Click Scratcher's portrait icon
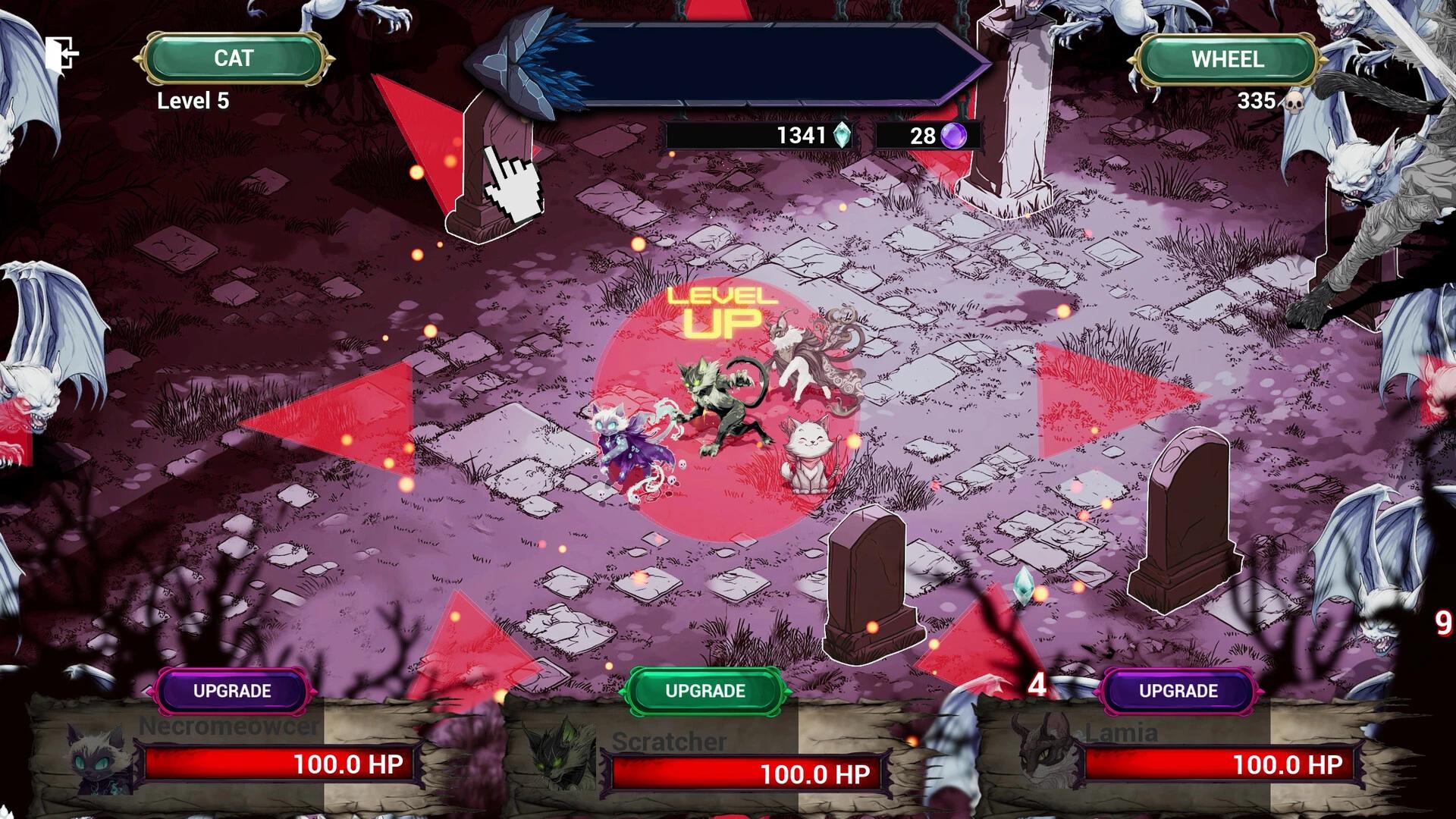 pos(557,758)
